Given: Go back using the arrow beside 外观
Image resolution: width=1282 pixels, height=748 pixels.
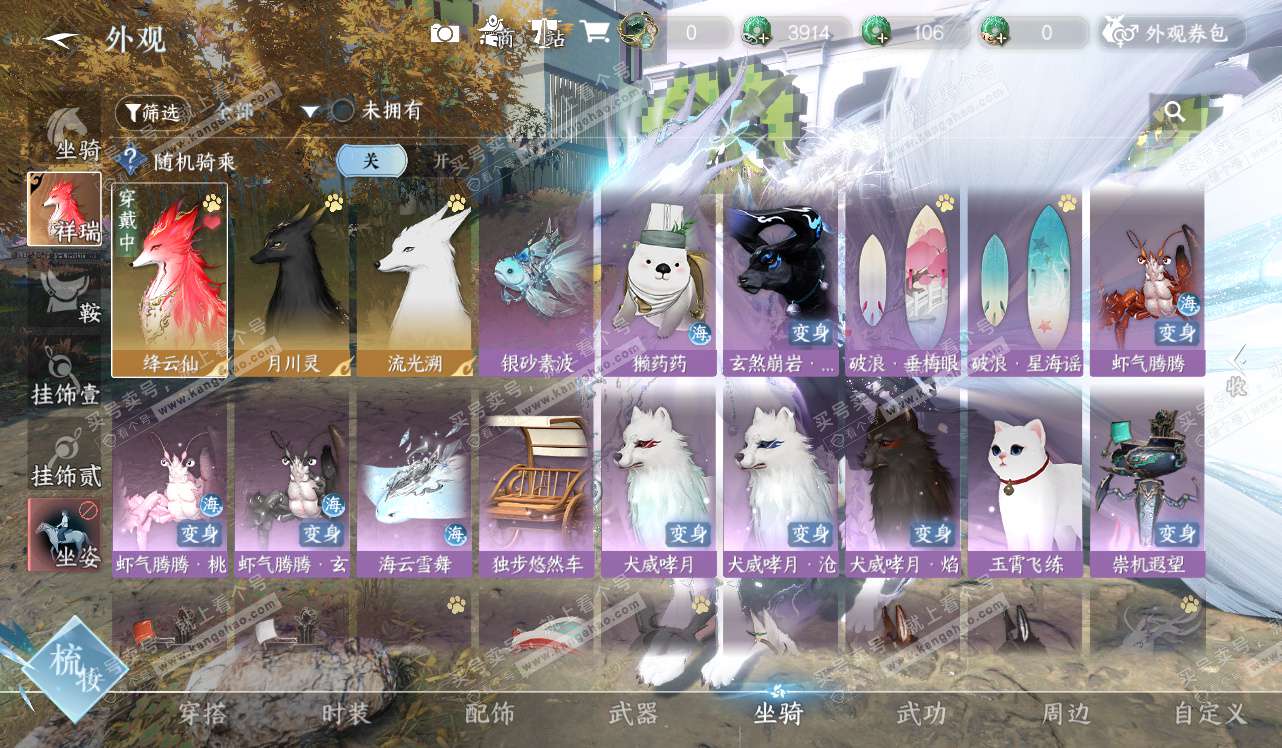Looking at the screenshot, I should (x=61, y=39).
